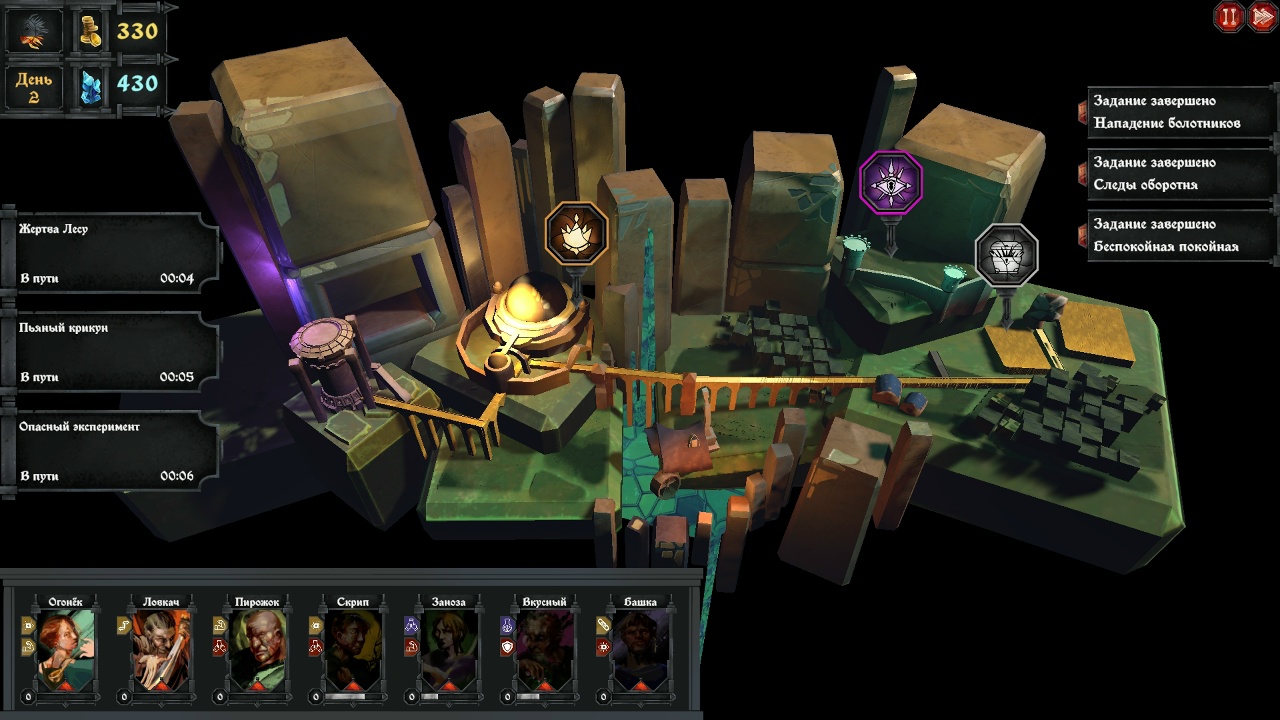
Task: Open the 'Опасный эксперимент' quest entry
Action: pos(110,451)
